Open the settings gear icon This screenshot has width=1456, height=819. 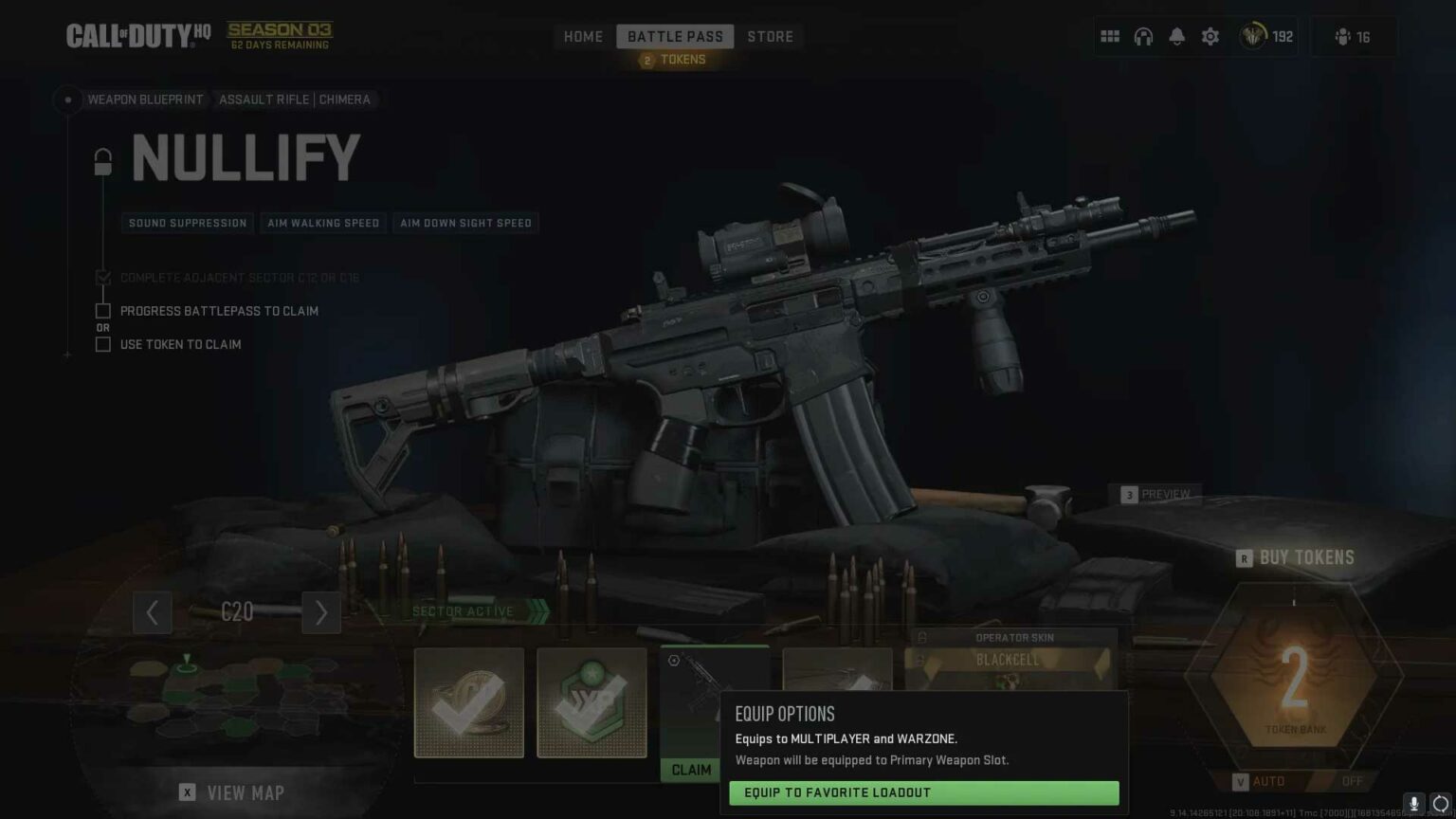1210,36
